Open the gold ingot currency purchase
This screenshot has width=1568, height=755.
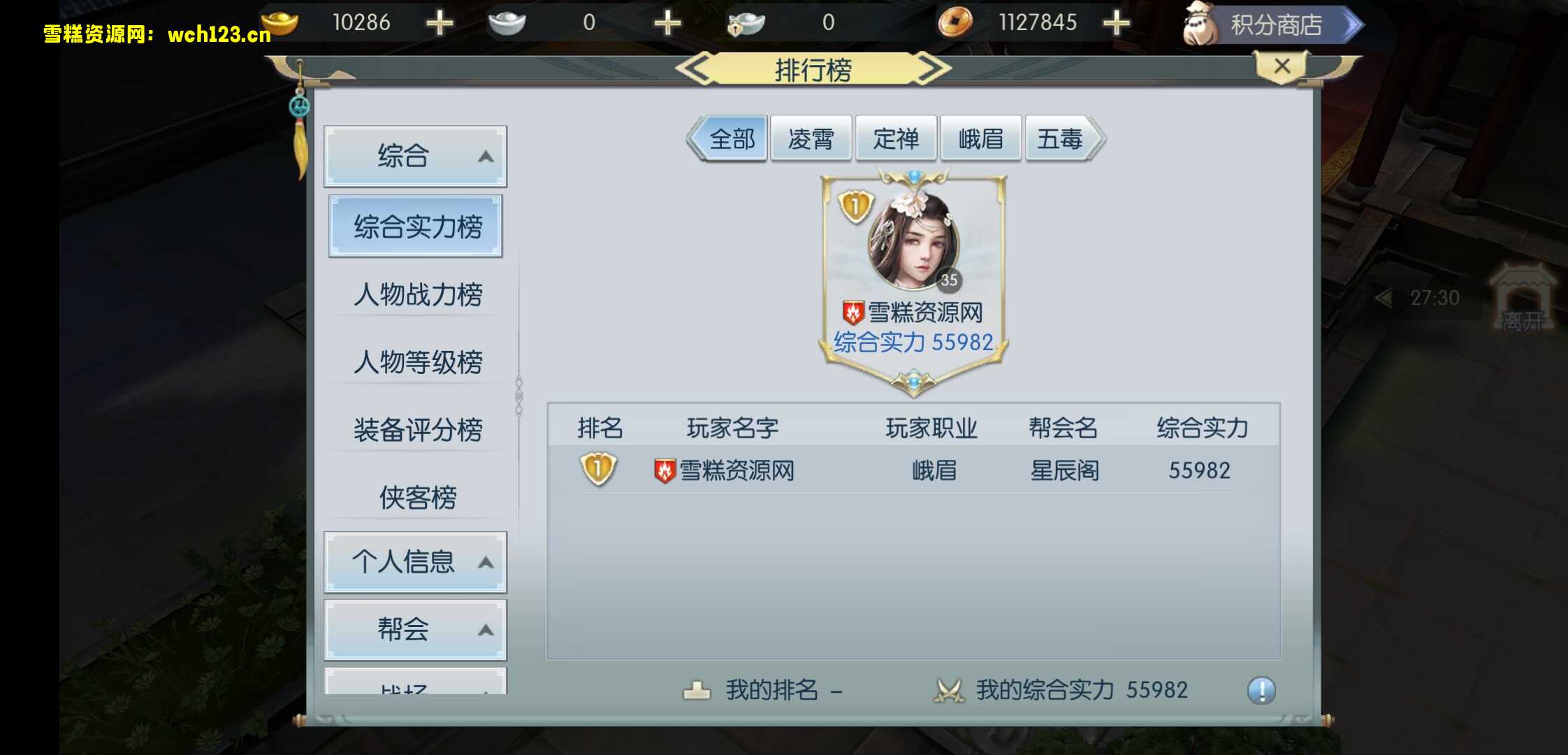(439, 22)
